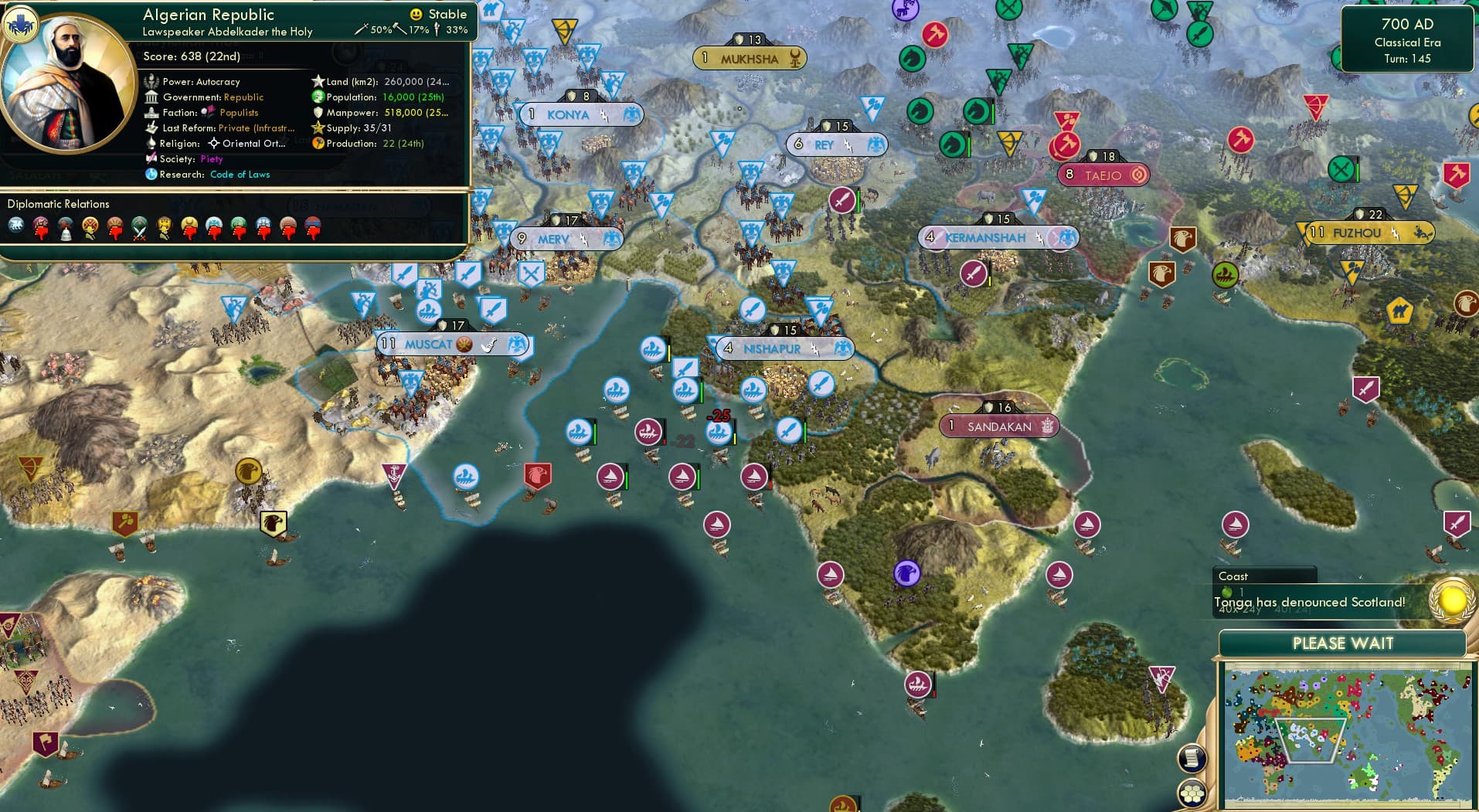Expand the Muscat city banner
Screen dimensions: 1479x812
(452, 345)
